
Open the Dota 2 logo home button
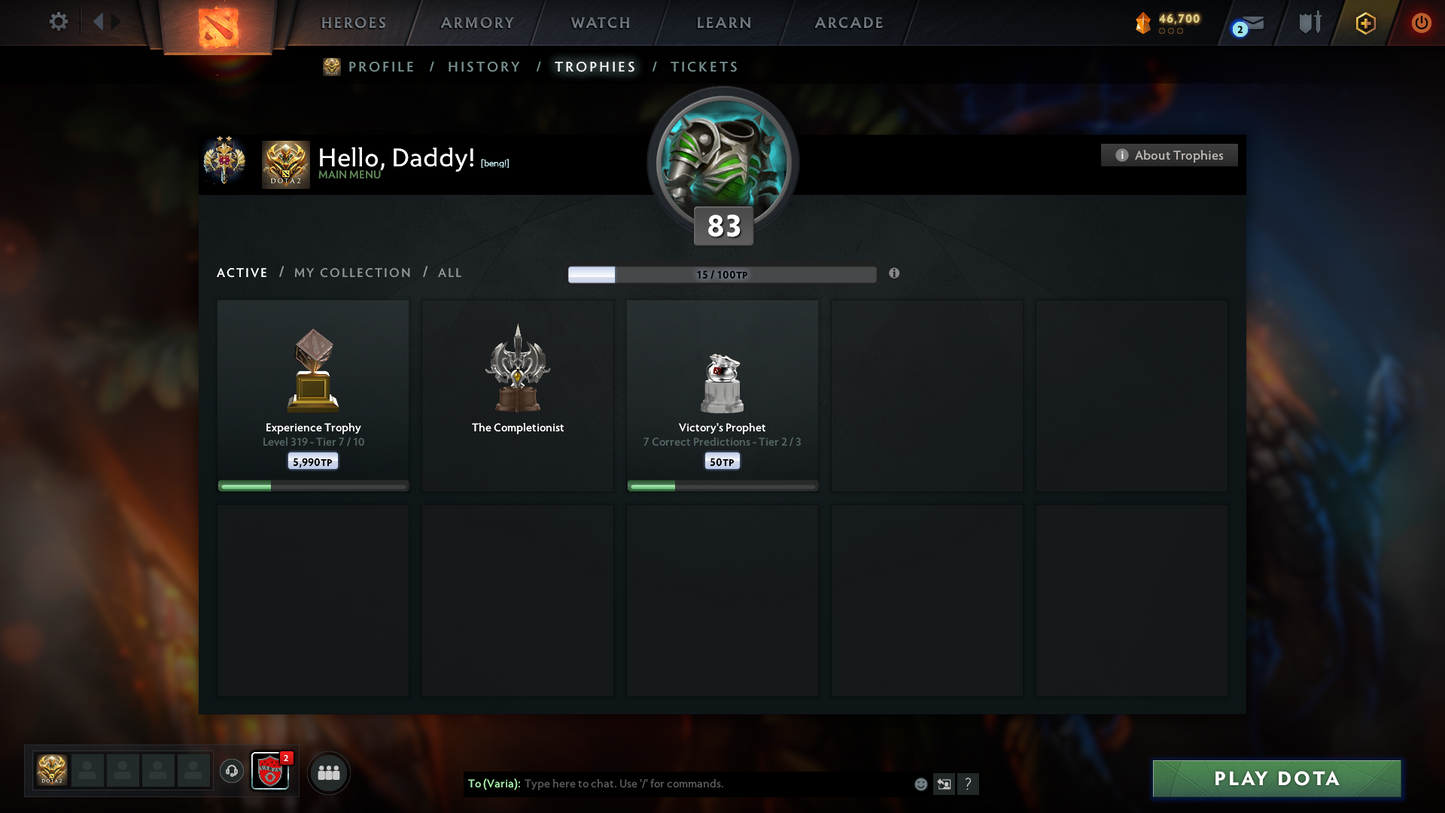[219, 26]
